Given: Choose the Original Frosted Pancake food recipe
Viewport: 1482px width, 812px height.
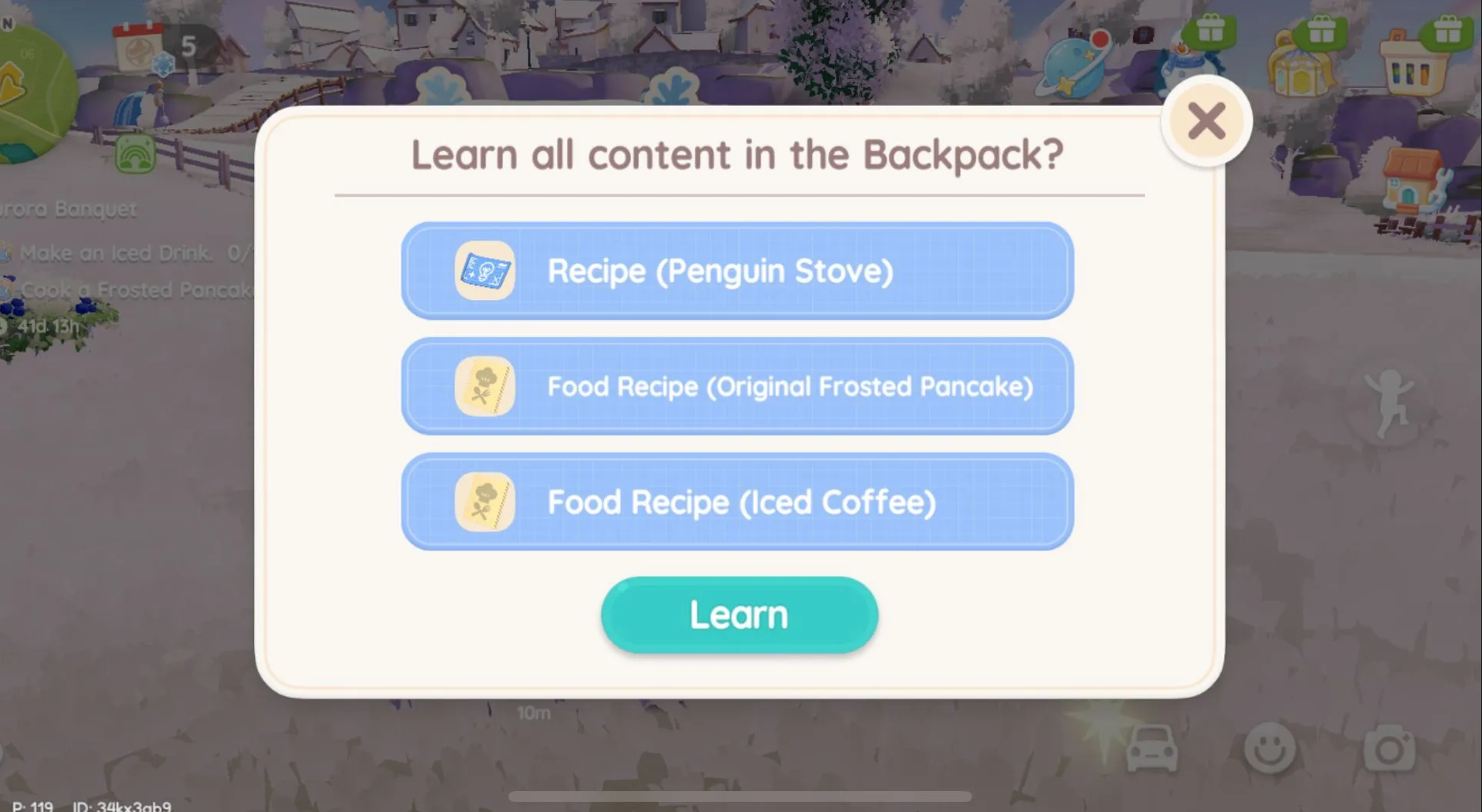Looking at the screenshot, I should pos(737,386).
